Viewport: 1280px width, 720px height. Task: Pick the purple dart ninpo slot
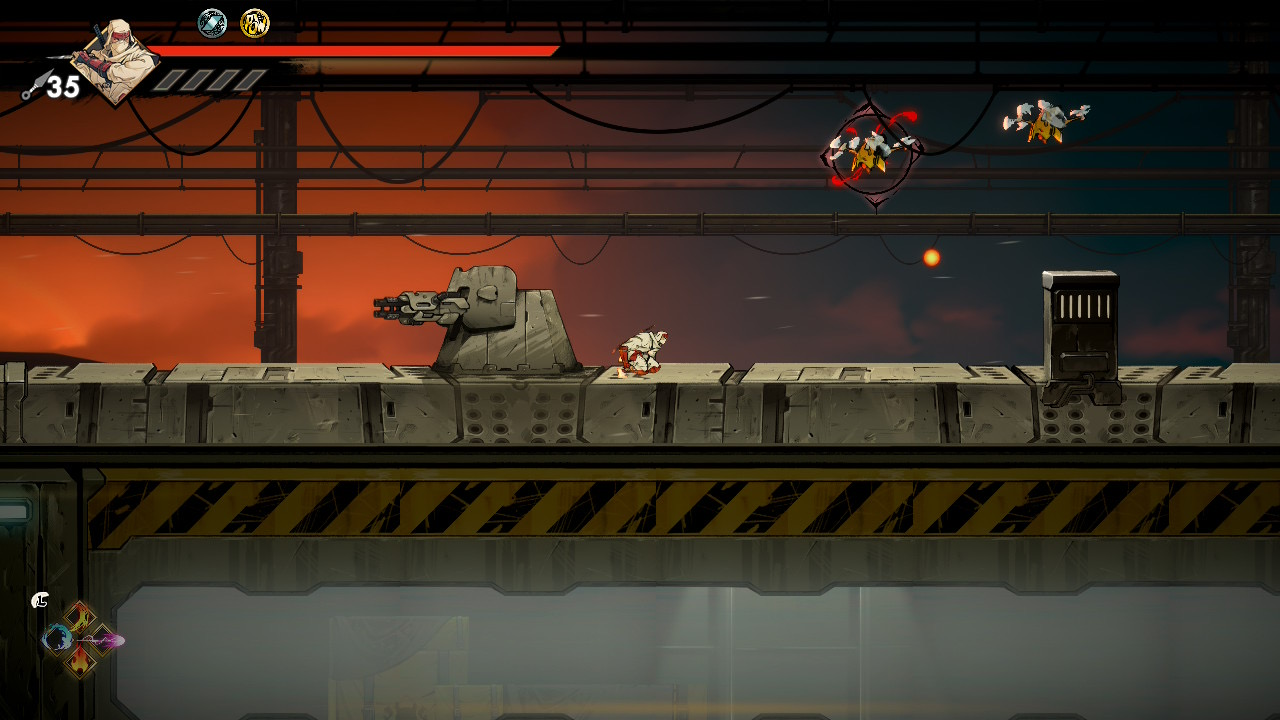[x=105, y=639]
